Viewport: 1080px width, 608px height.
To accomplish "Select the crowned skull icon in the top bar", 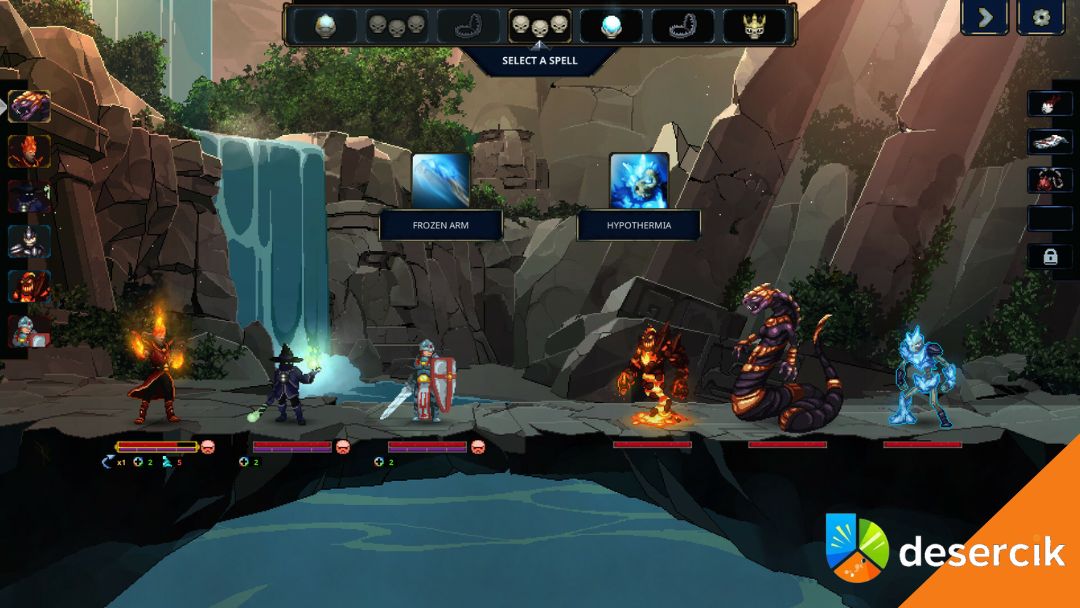I will tap(755, 26).
